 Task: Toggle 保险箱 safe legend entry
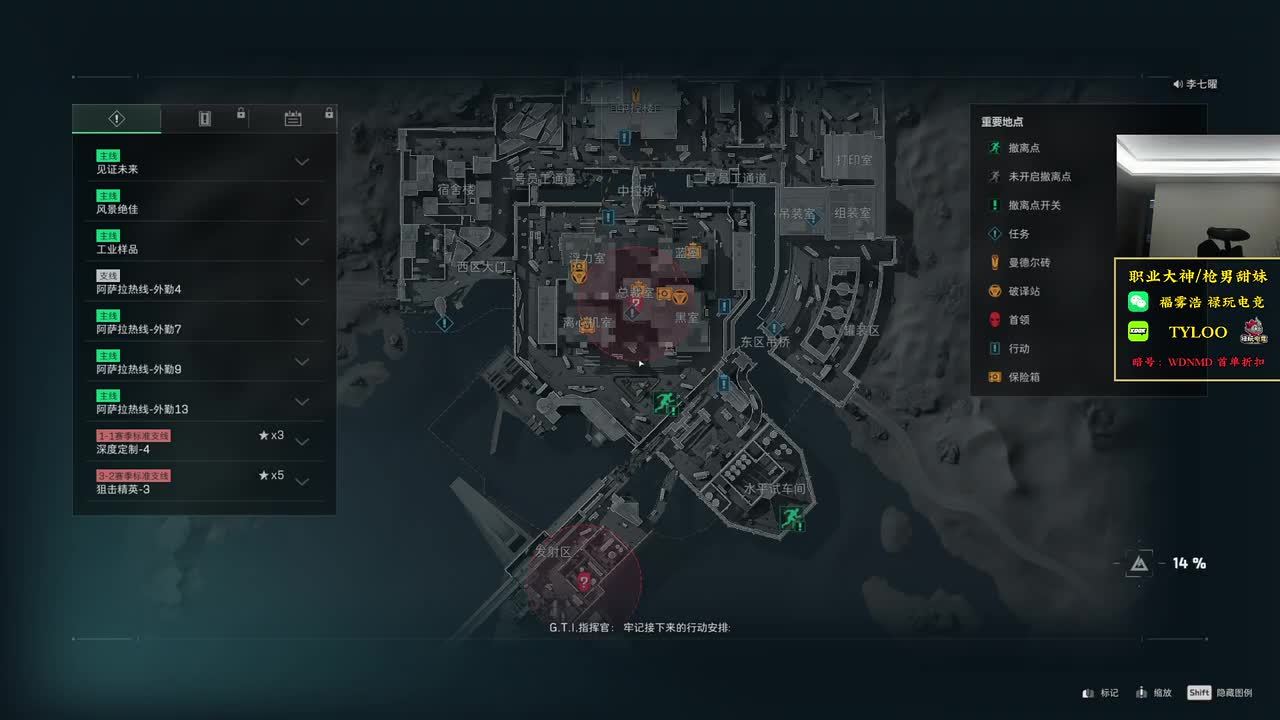[x=1023, y=377]
